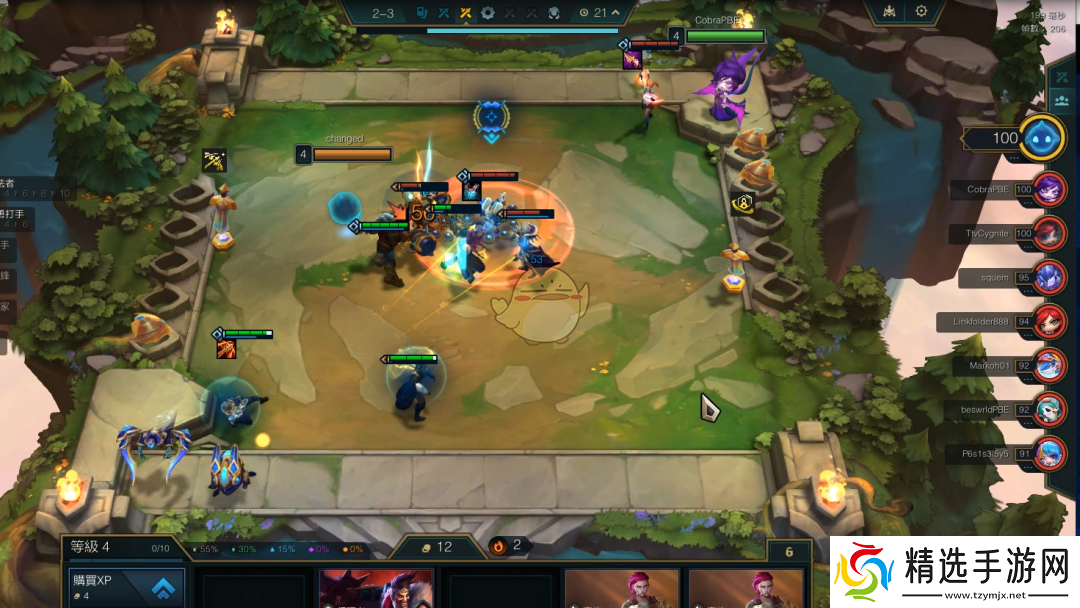
Task: Open Markoh01's board from the scoreboard
Action: pos(1050,365)
